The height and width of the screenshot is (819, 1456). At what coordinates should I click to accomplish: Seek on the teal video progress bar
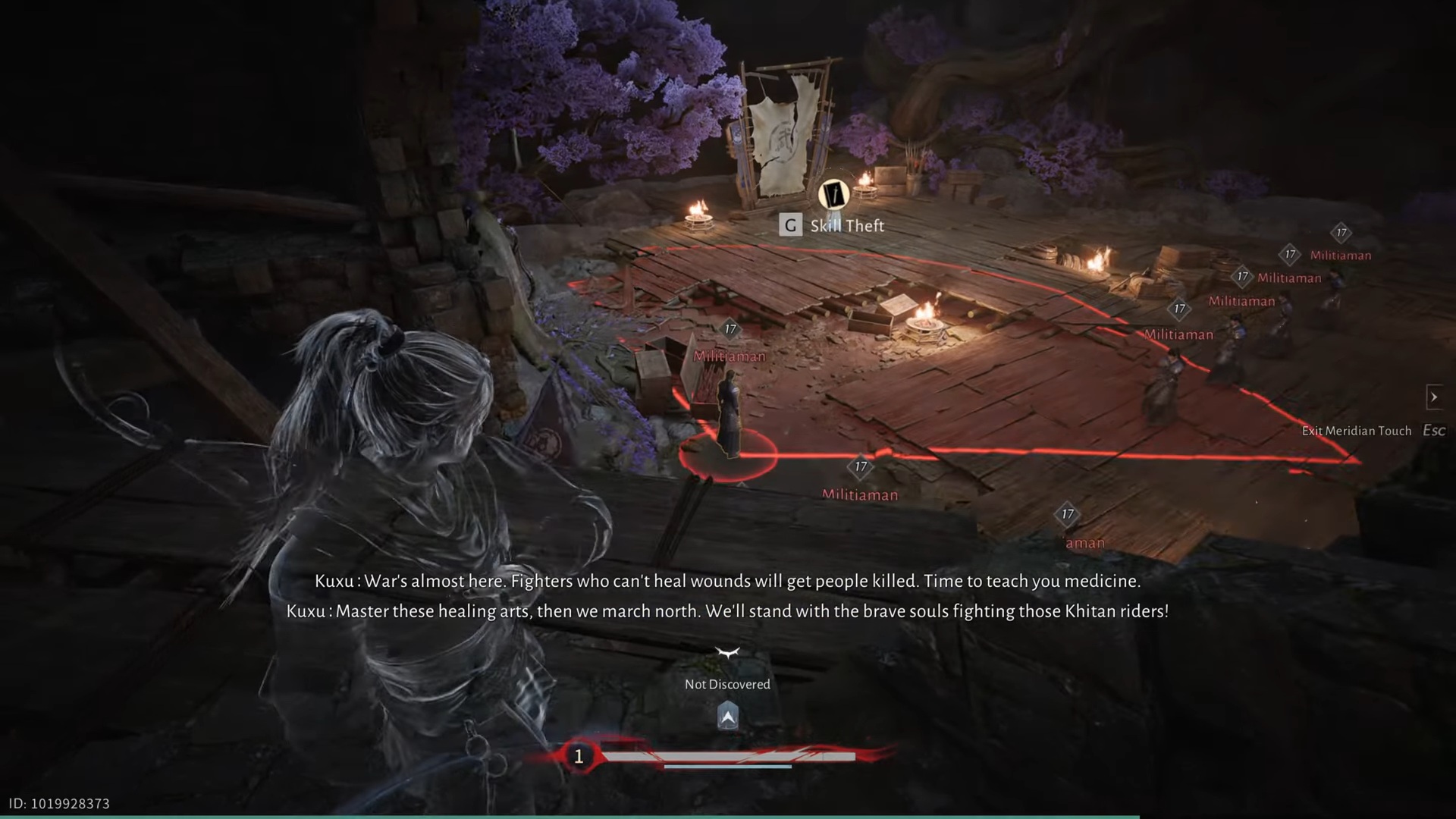(569, 816)
